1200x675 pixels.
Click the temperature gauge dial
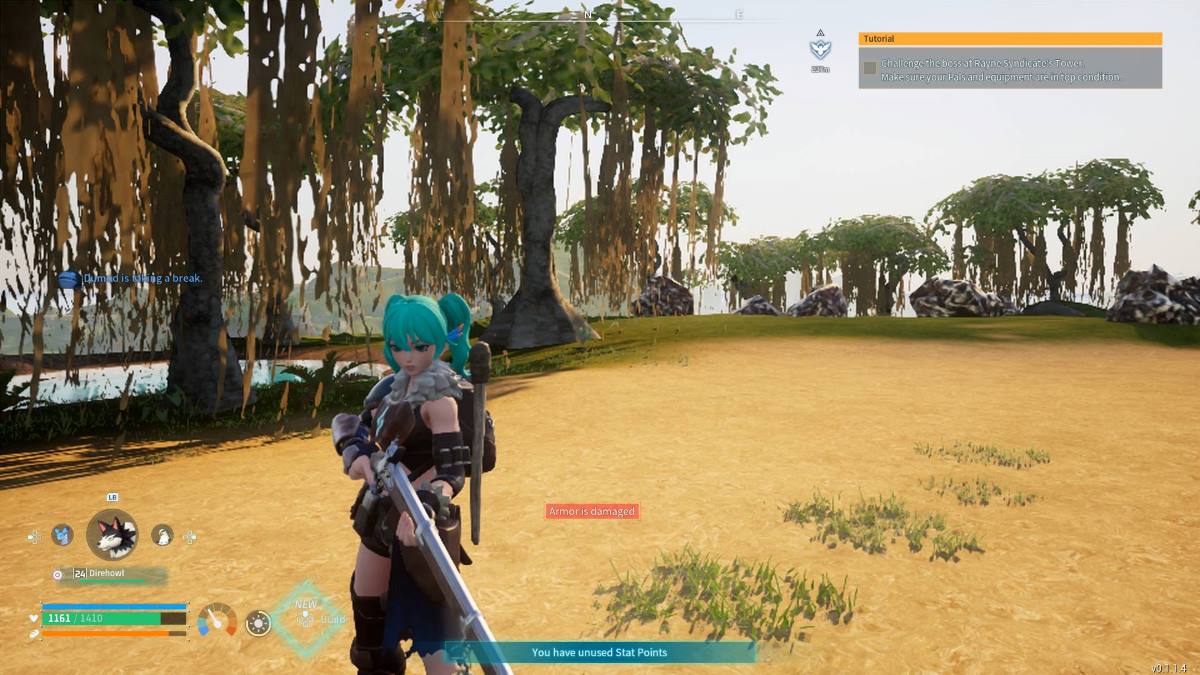click(x=217, y=621)
